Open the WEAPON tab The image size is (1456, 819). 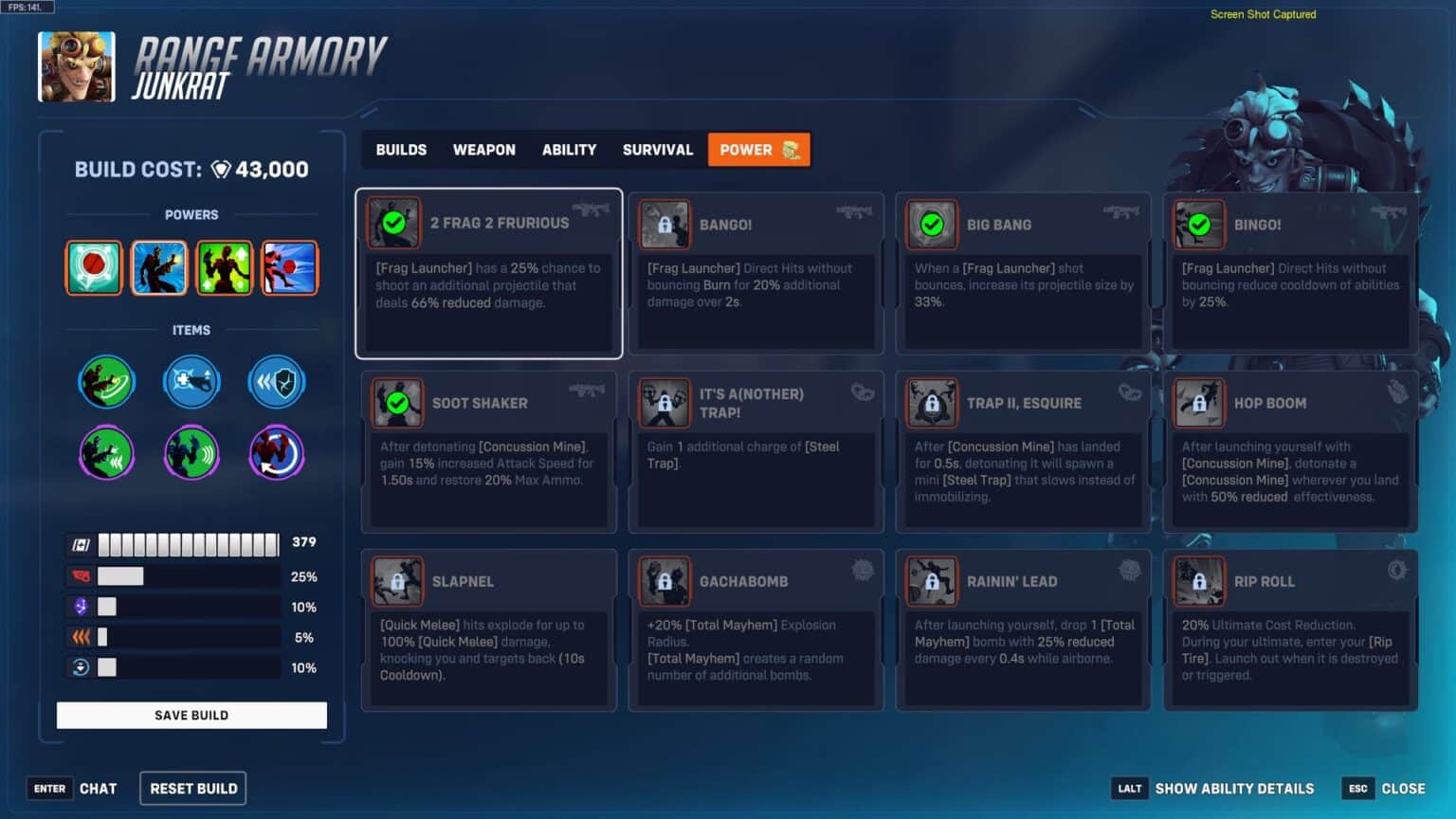[x=483, y=149]
